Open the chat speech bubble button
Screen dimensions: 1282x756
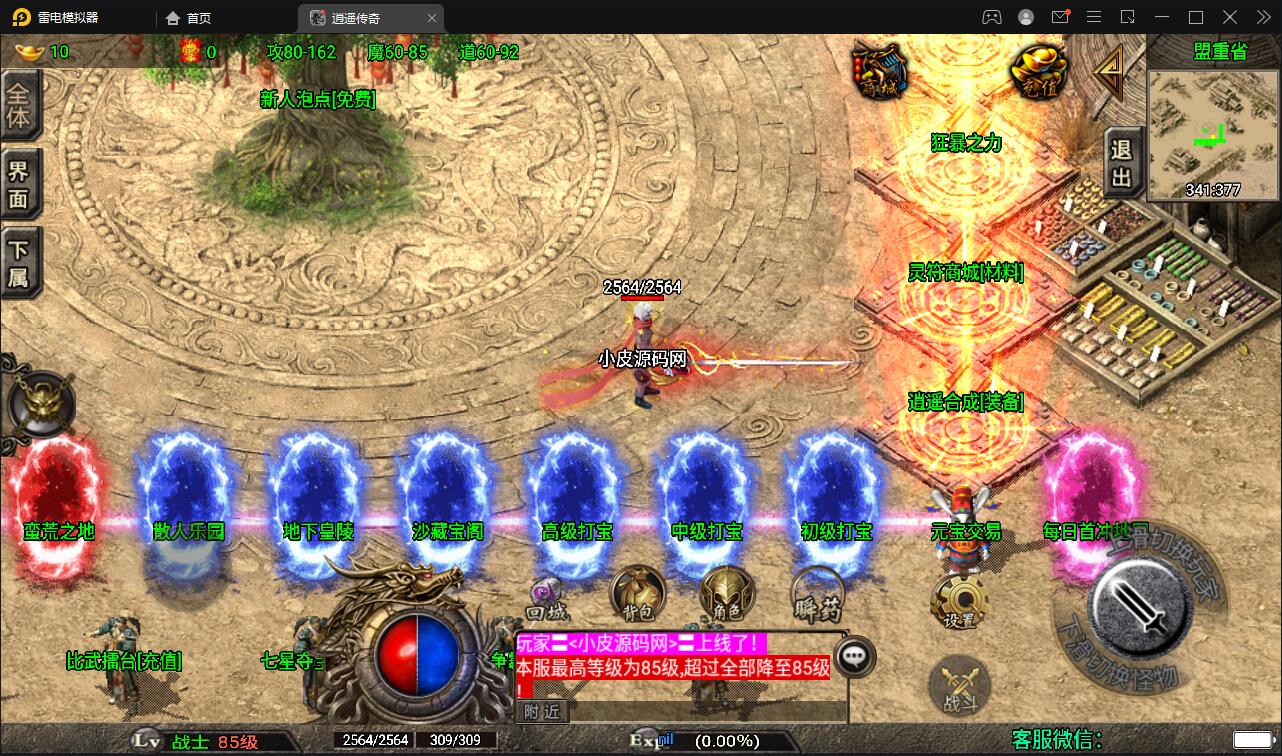click(854, 656)
